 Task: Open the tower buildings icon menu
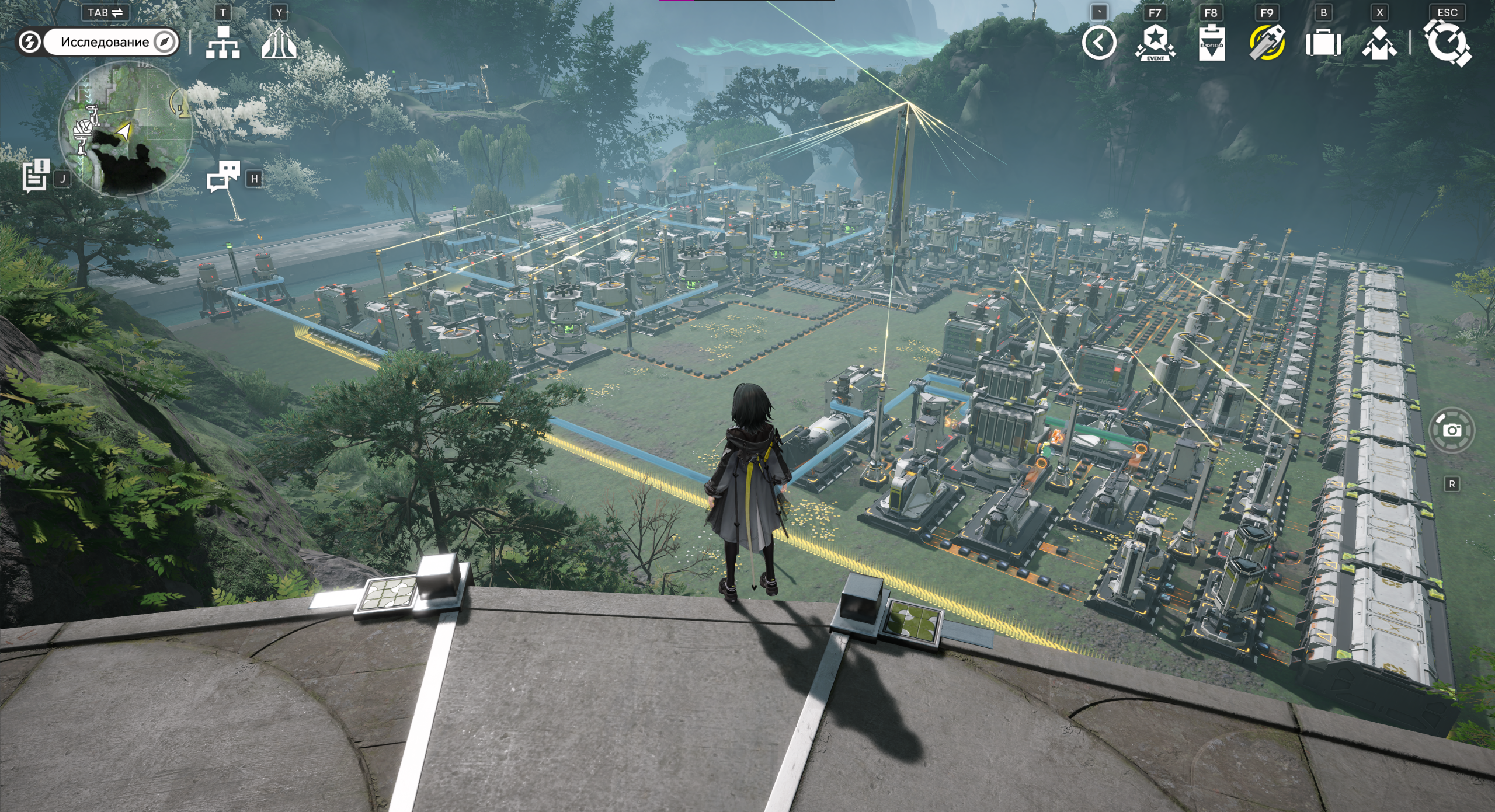coord(279,44)
